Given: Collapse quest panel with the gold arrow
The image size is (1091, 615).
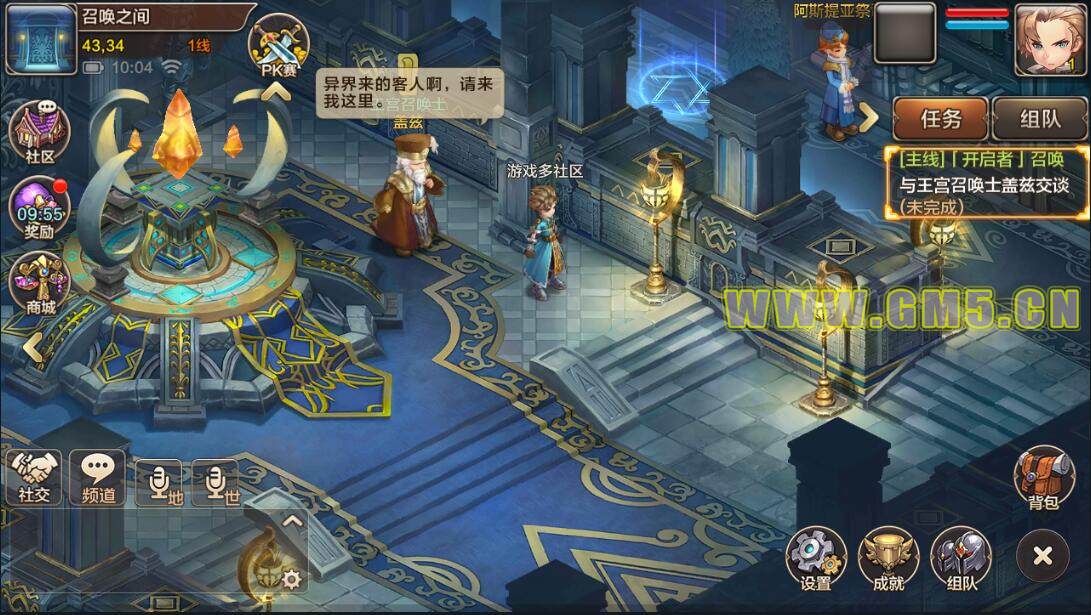Looking at the screenshot, I should (869, 118).
